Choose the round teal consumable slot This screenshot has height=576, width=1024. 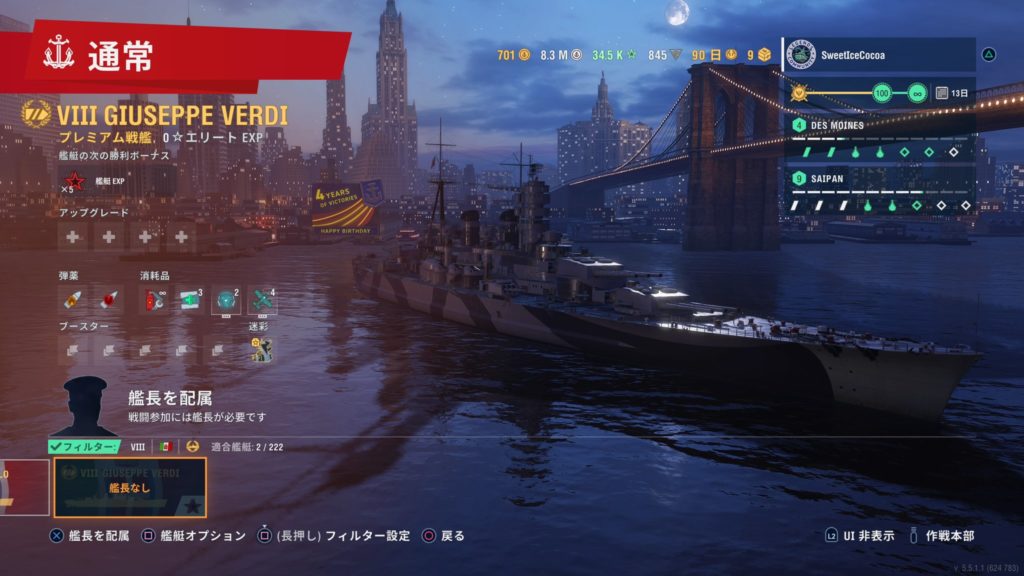click(x=227, y=299)
